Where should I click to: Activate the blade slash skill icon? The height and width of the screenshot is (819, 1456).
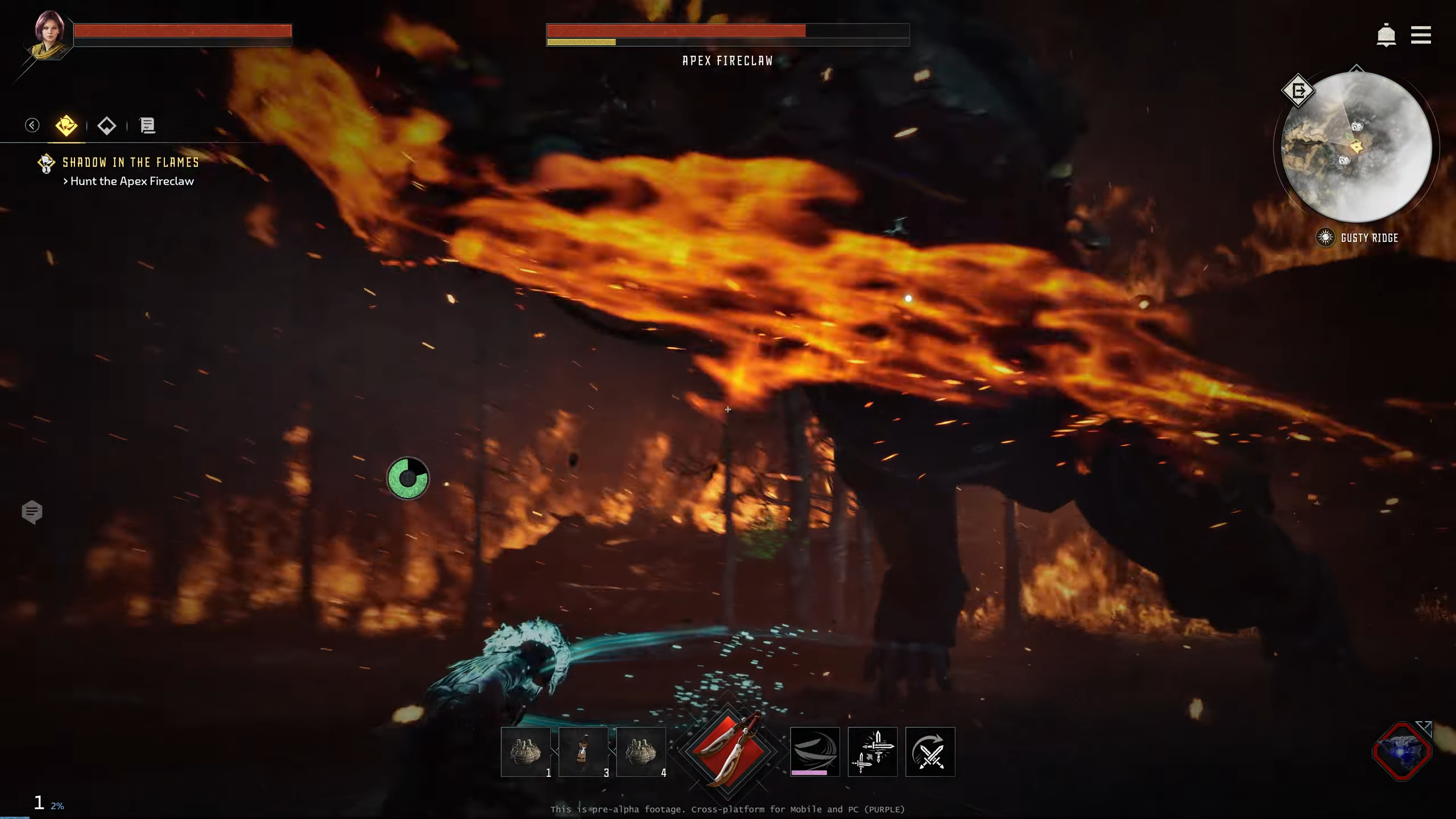814,751
